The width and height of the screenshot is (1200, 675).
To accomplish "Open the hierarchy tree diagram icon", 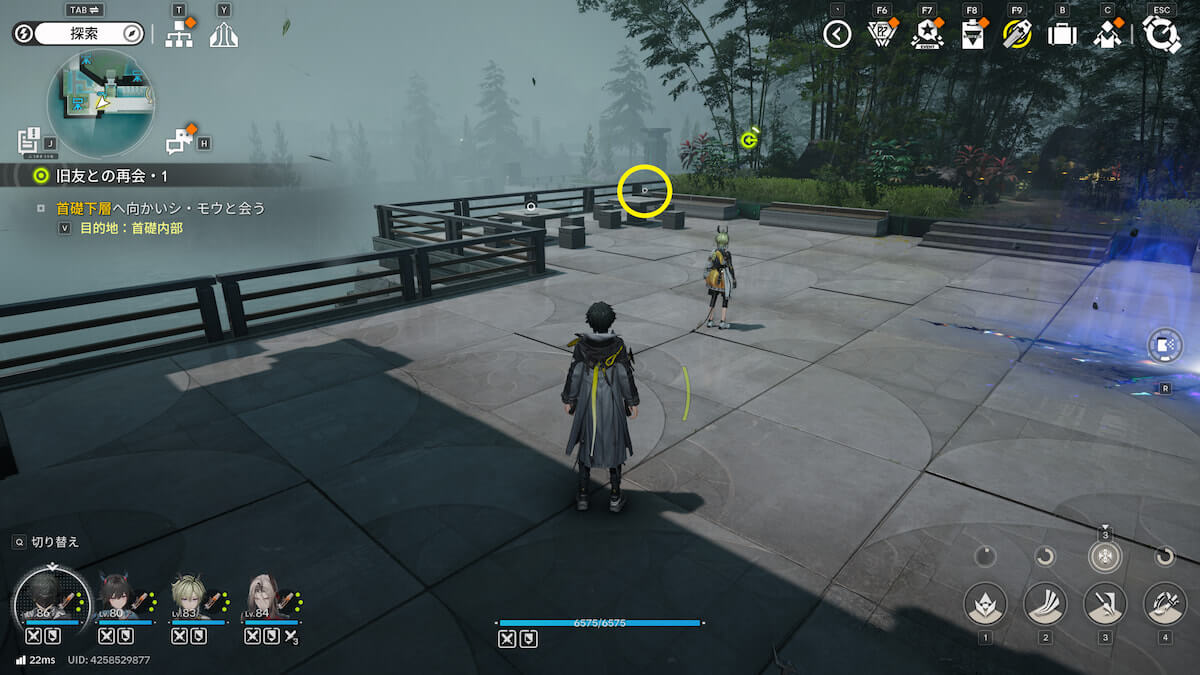I will click(179, 35).
